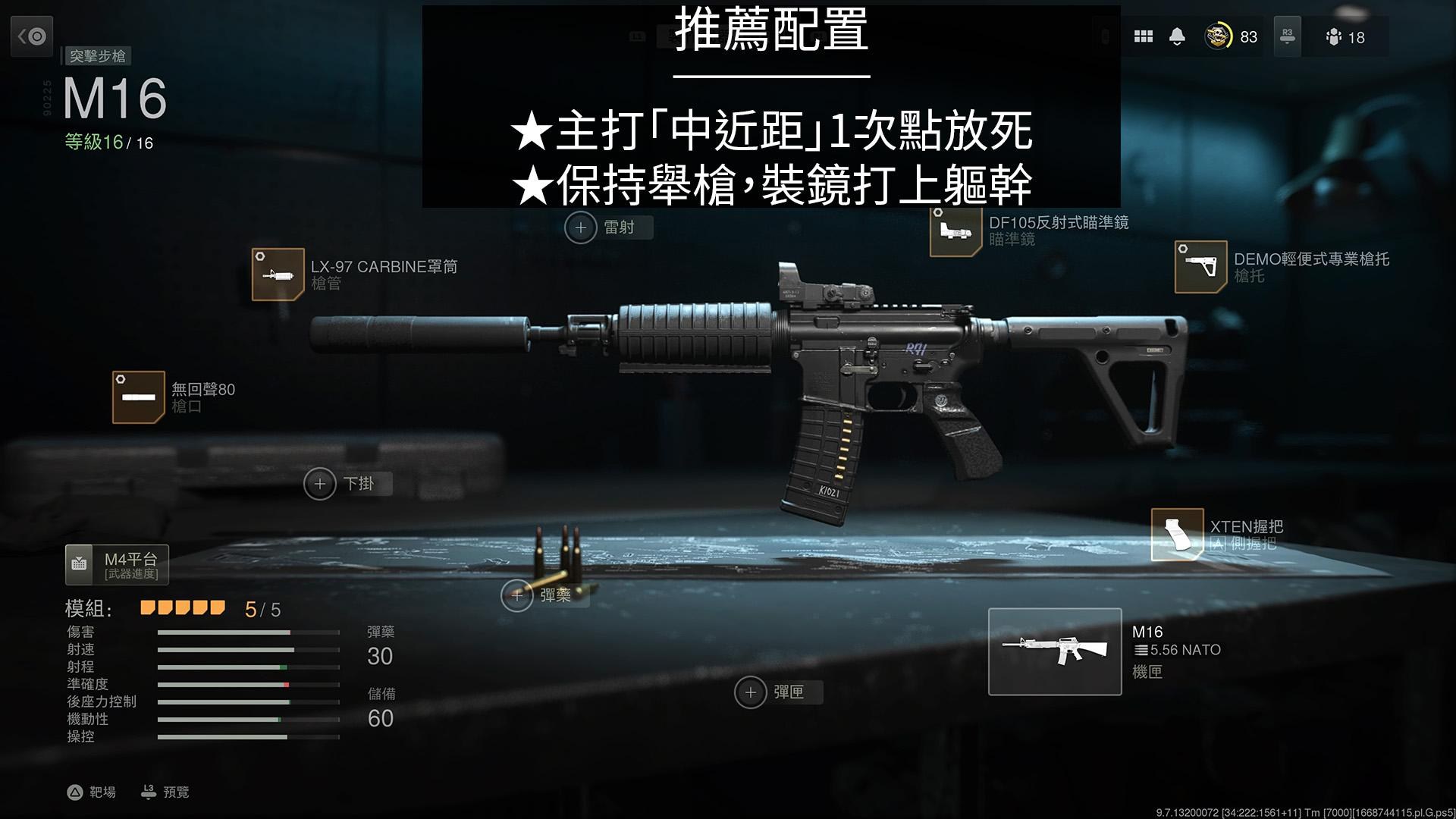
Task: Click the XTEN握把 rear grip icon
Action: (x=1177, y=535)
